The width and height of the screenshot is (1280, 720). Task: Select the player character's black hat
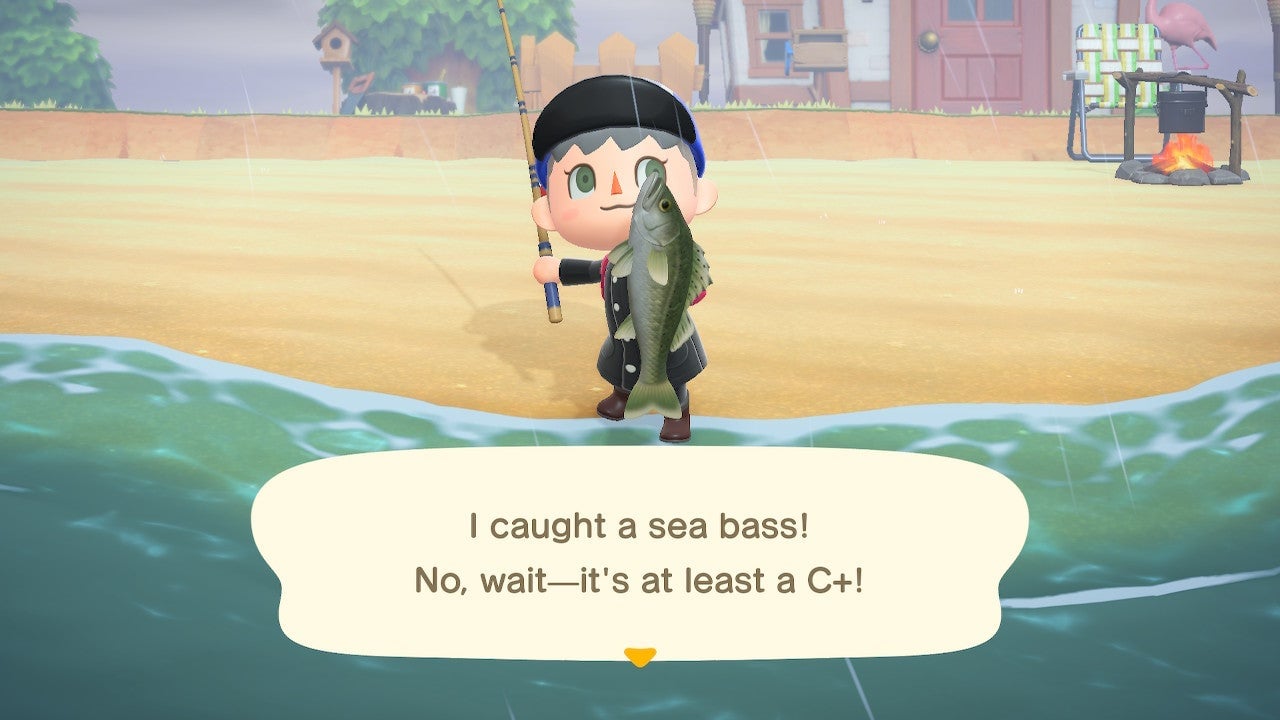coord(610,115)
